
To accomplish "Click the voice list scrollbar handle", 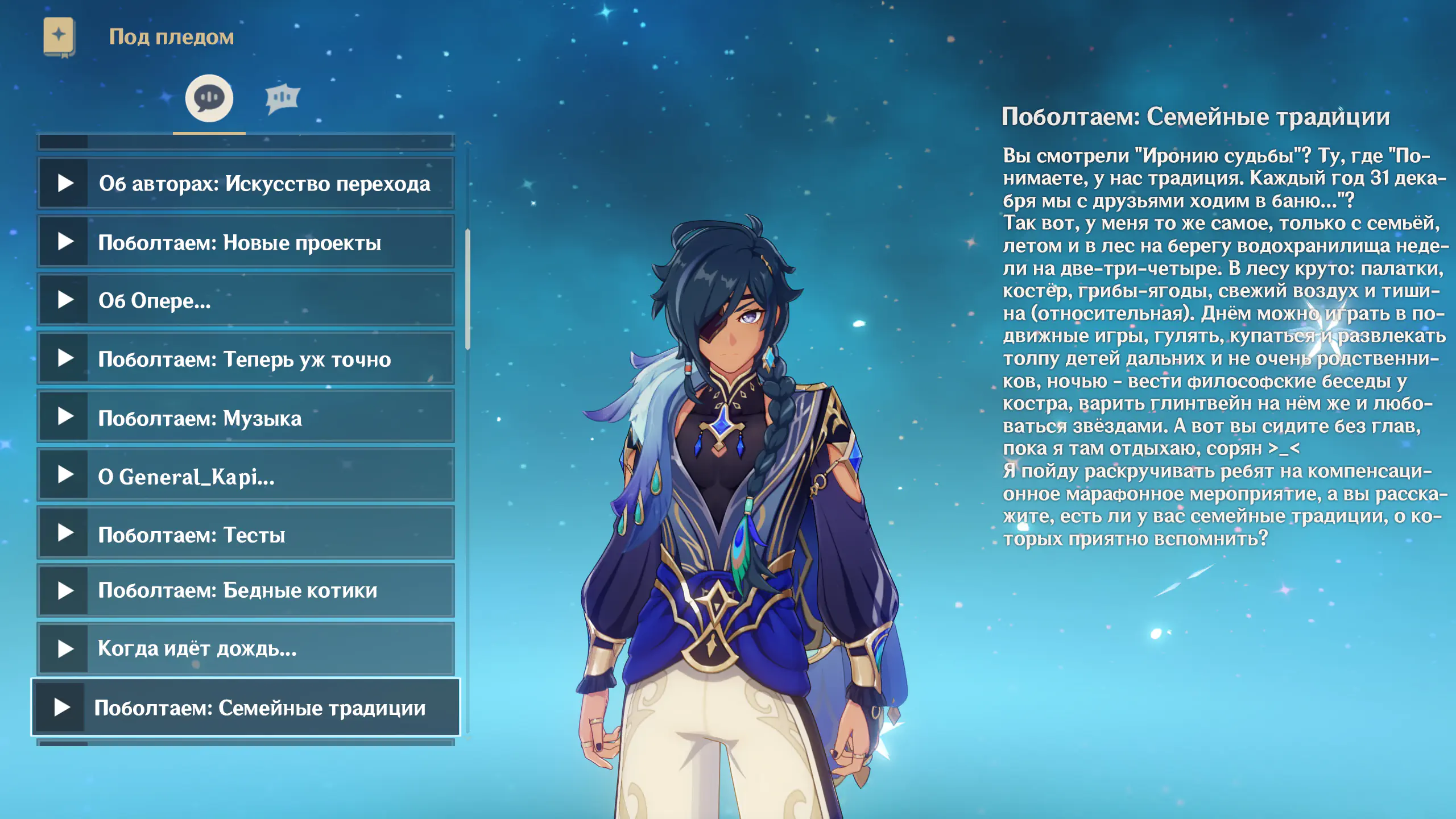I will click(x=468, y=289).
